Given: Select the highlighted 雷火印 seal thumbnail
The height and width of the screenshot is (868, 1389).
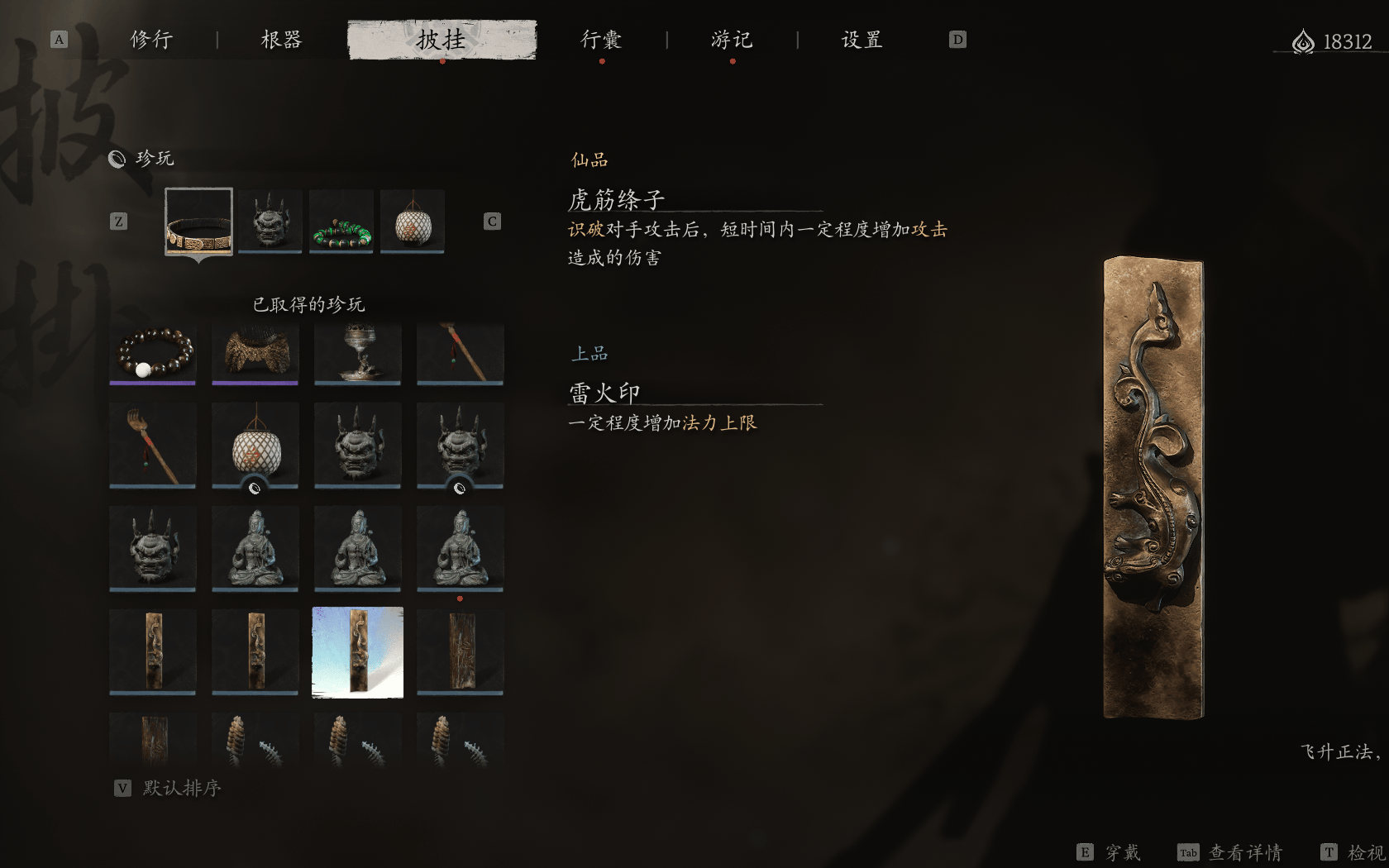Looking at the screenshot, I should click(357, 651).
